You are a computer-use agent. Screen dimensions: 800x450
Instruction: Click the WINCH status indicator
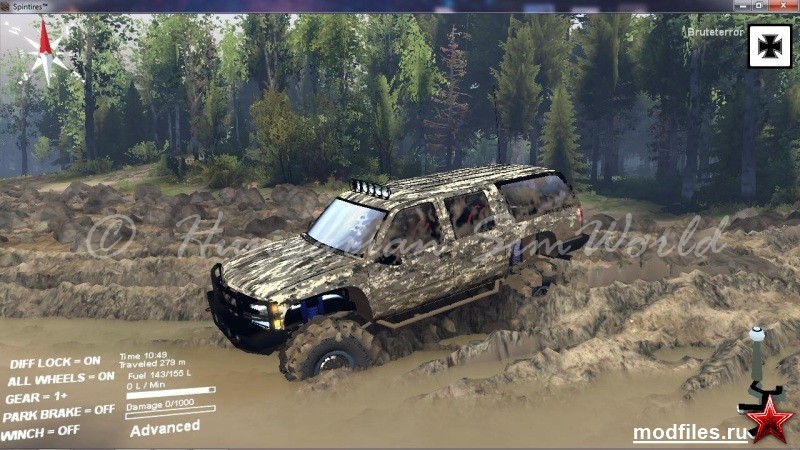pyautogui.click(x=41, y=431)
